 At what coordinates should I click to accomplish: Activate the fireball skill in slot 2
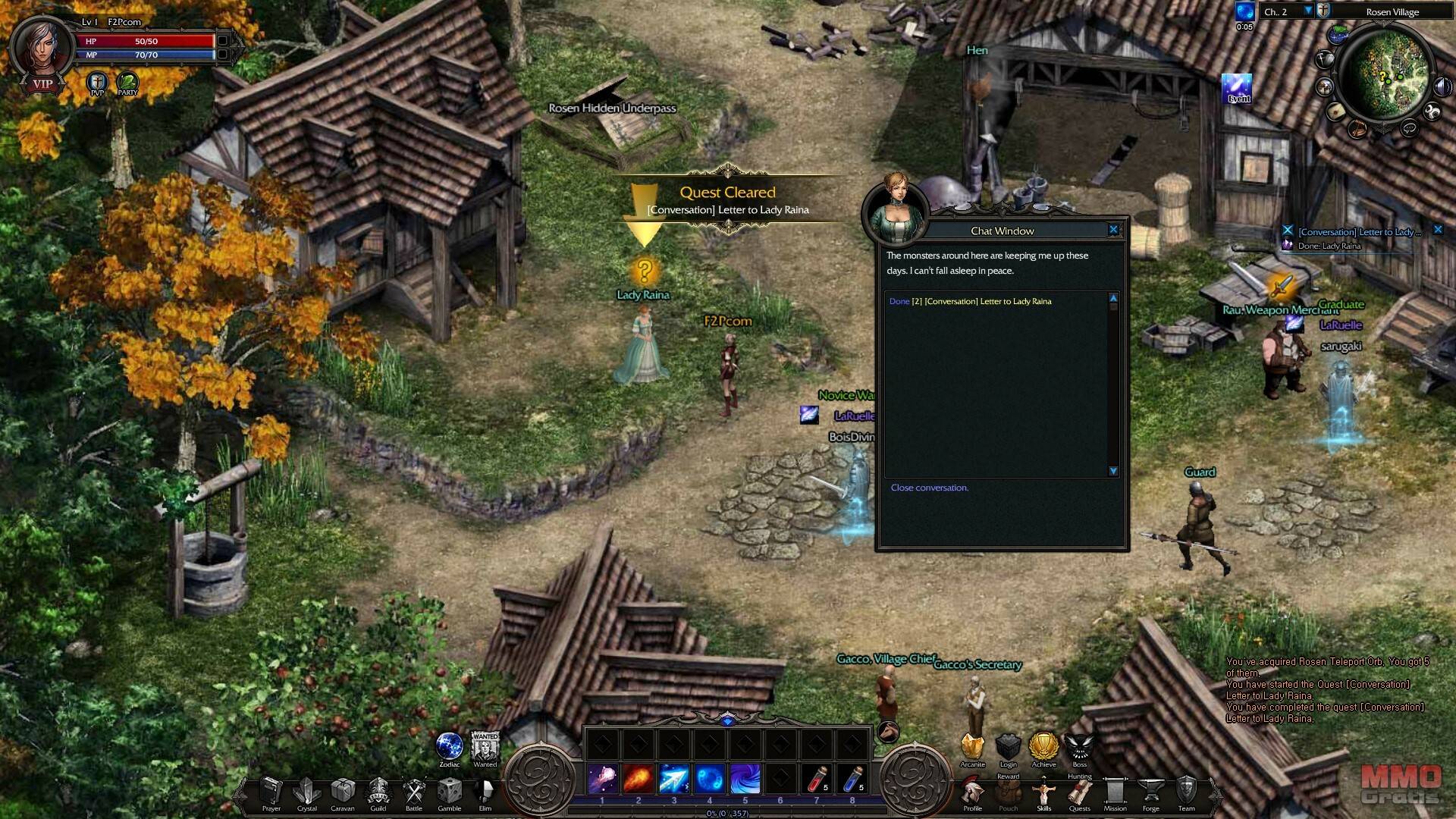click(x=639, y=780)
